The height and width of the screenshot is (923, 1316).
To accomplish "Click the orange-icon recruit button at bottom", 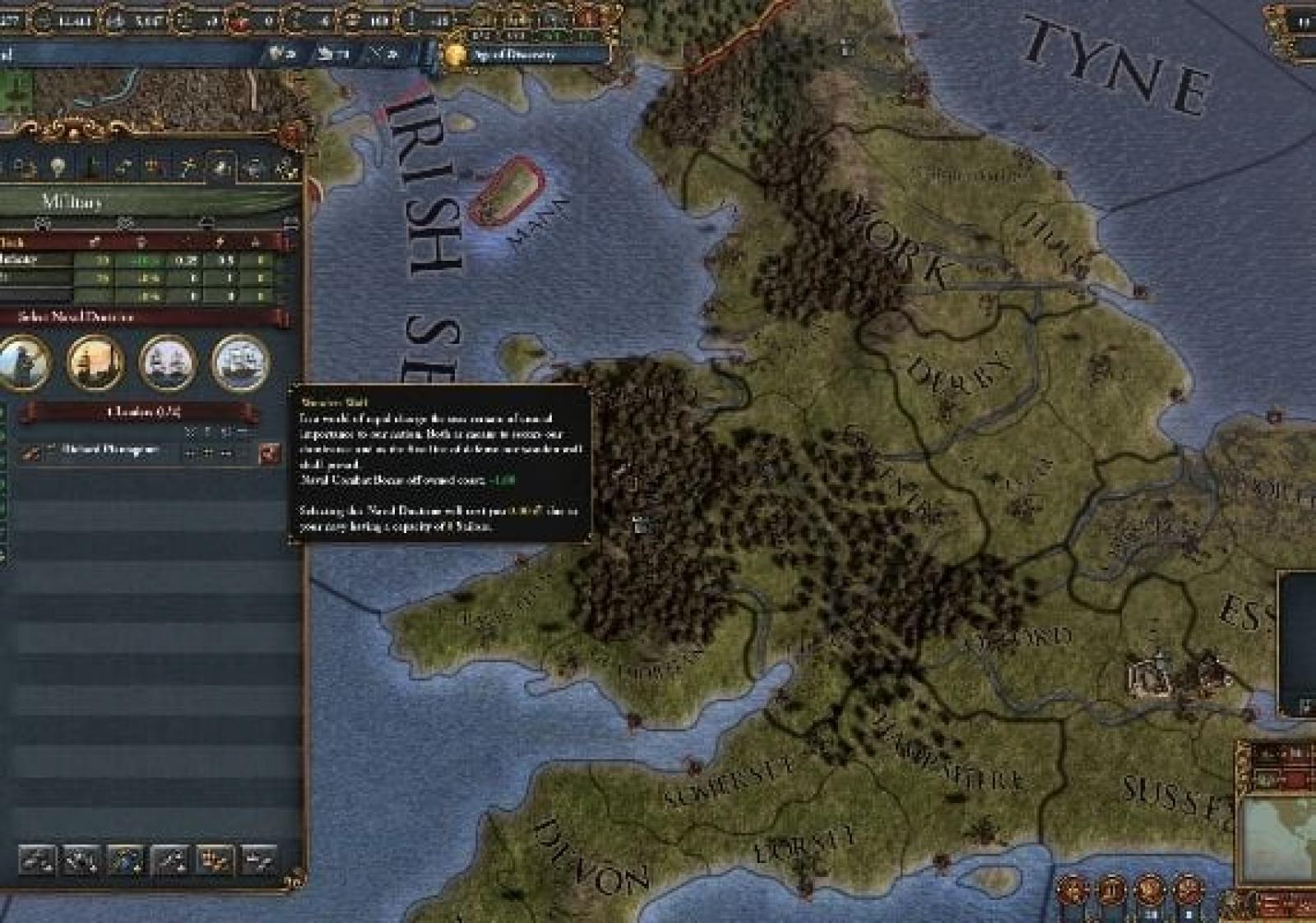I will tap(215, 860).
